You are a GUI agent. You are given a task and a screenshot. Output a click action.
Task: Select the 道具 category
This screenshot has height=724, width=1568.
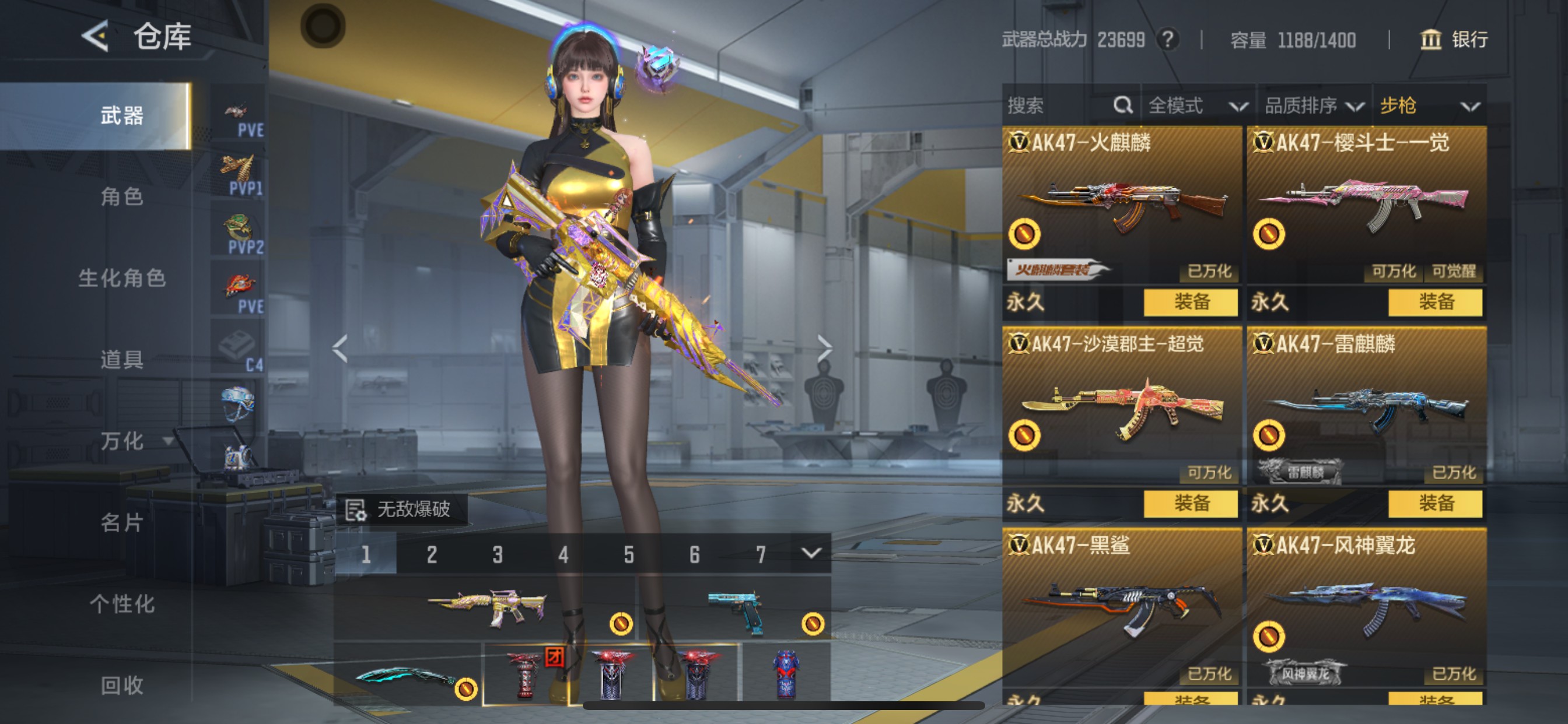[122, 360]
